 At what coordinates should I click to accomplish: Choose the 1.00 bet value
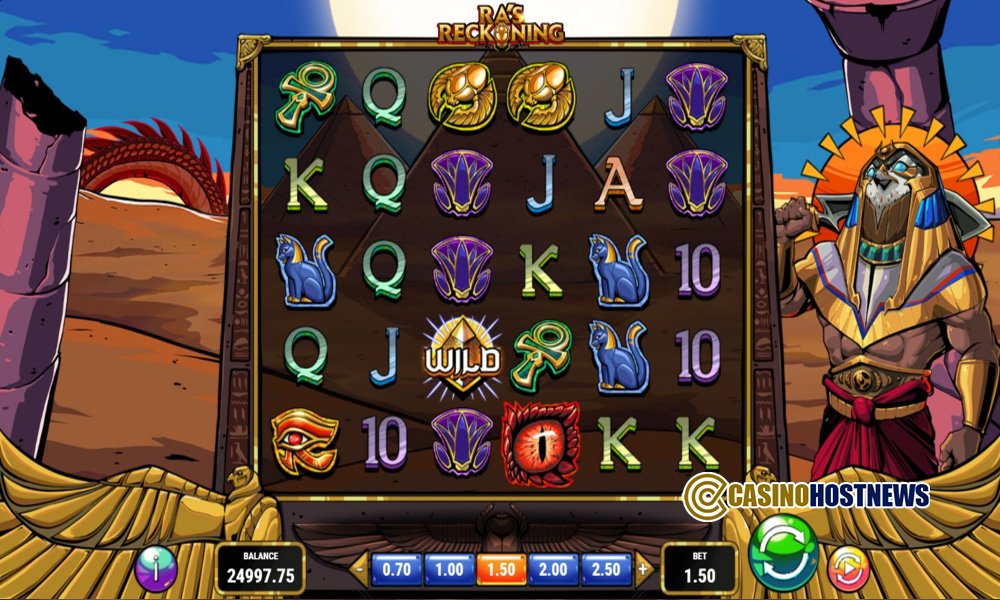click(x=449, y=569)
